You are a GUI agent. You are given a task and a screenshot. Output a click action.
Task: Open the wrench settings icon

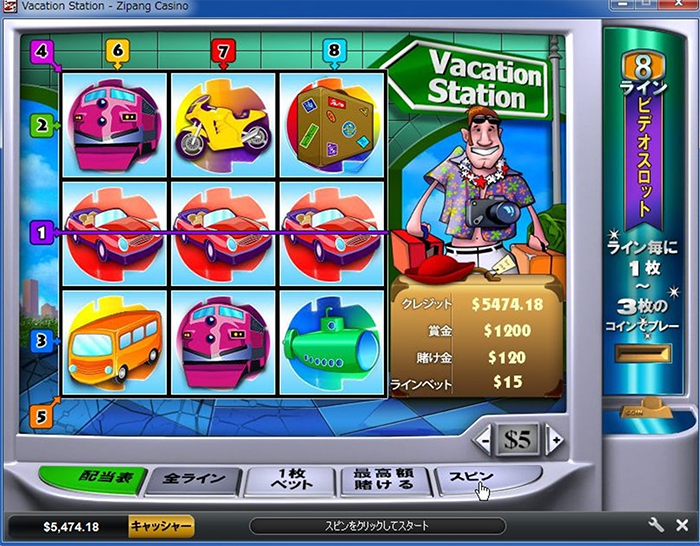pyautogui.click(x=657, y=525)
